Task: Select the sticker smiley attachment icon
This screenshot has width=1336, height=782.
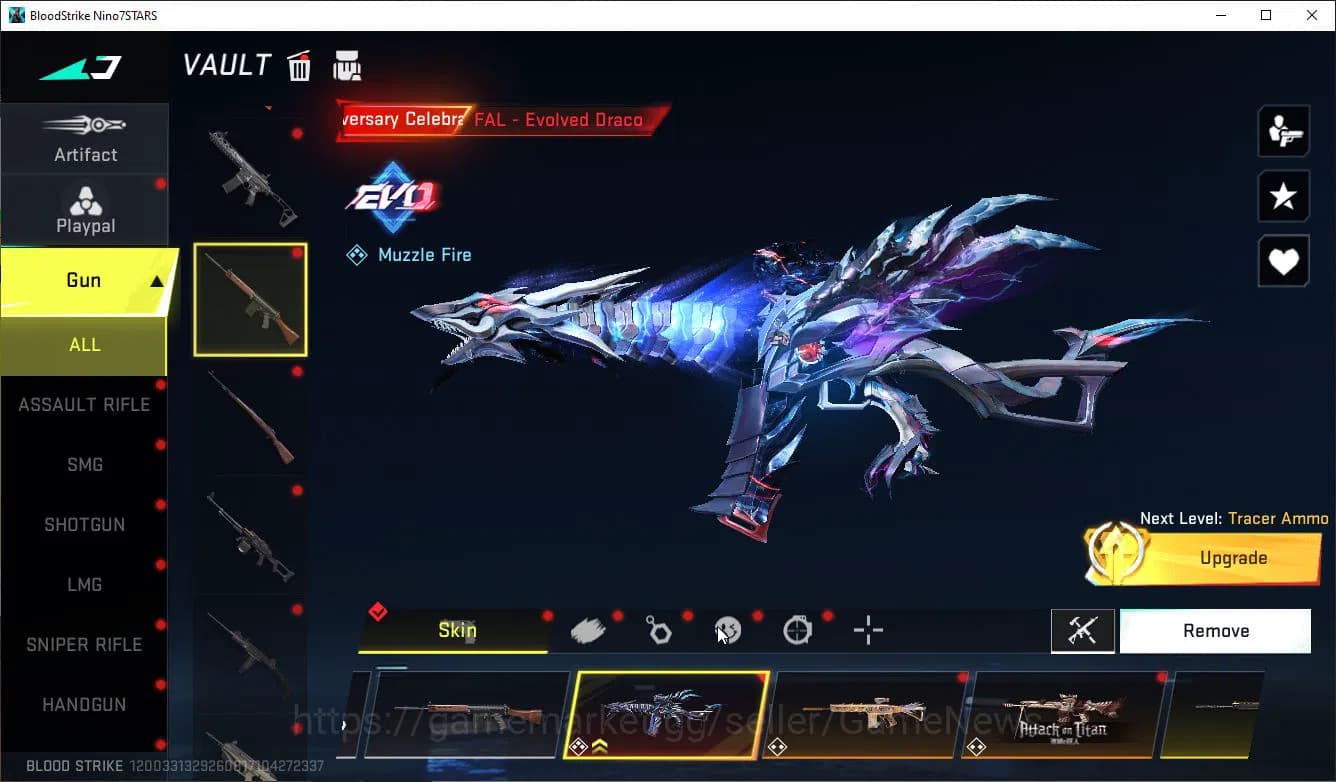Action: coord(727,629)
